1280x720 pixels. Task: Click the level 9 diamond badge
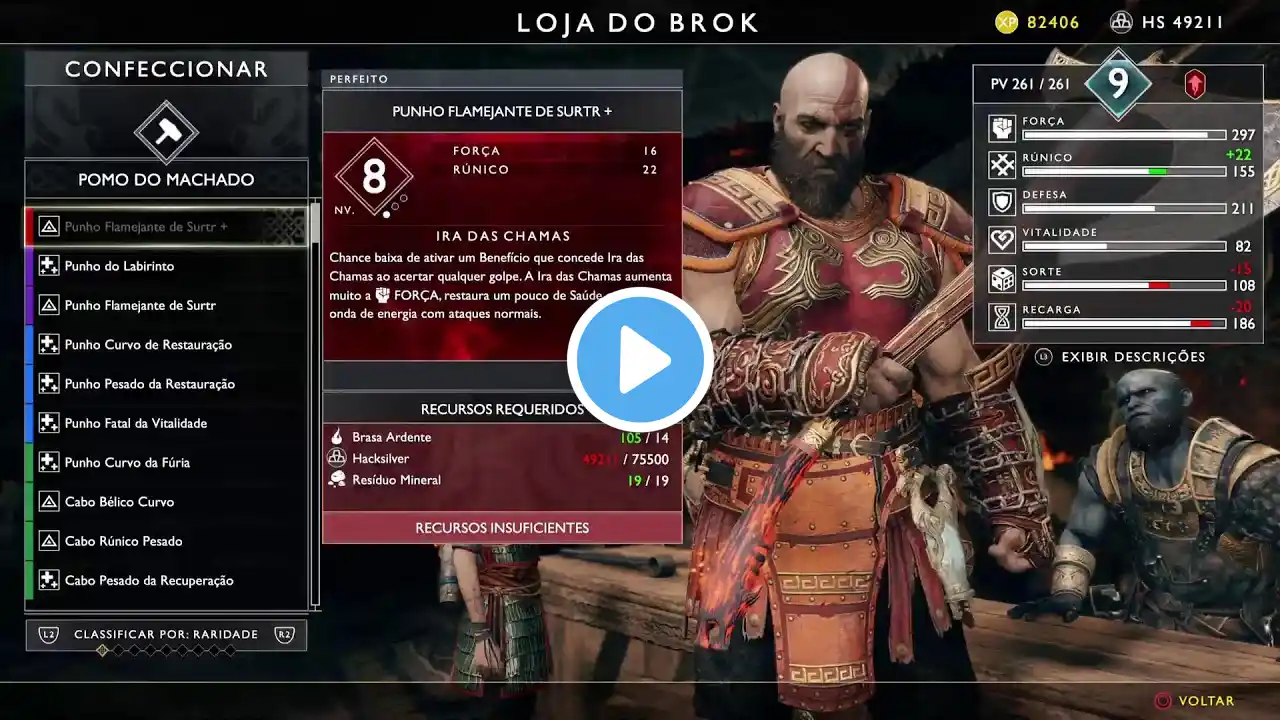[x=1118, y=84]
